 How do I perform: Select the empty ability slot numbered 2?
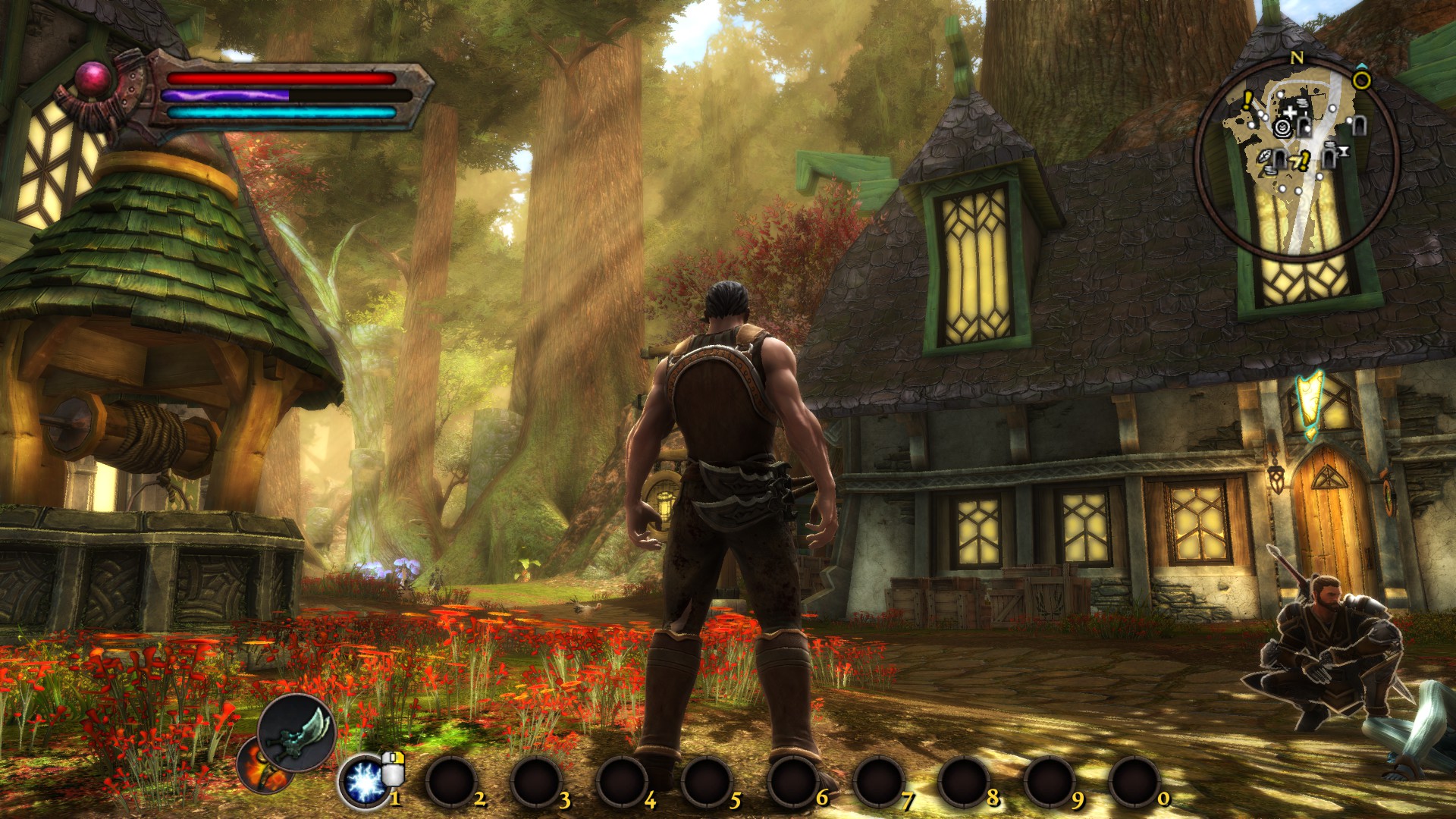click(x=451, y=782)
